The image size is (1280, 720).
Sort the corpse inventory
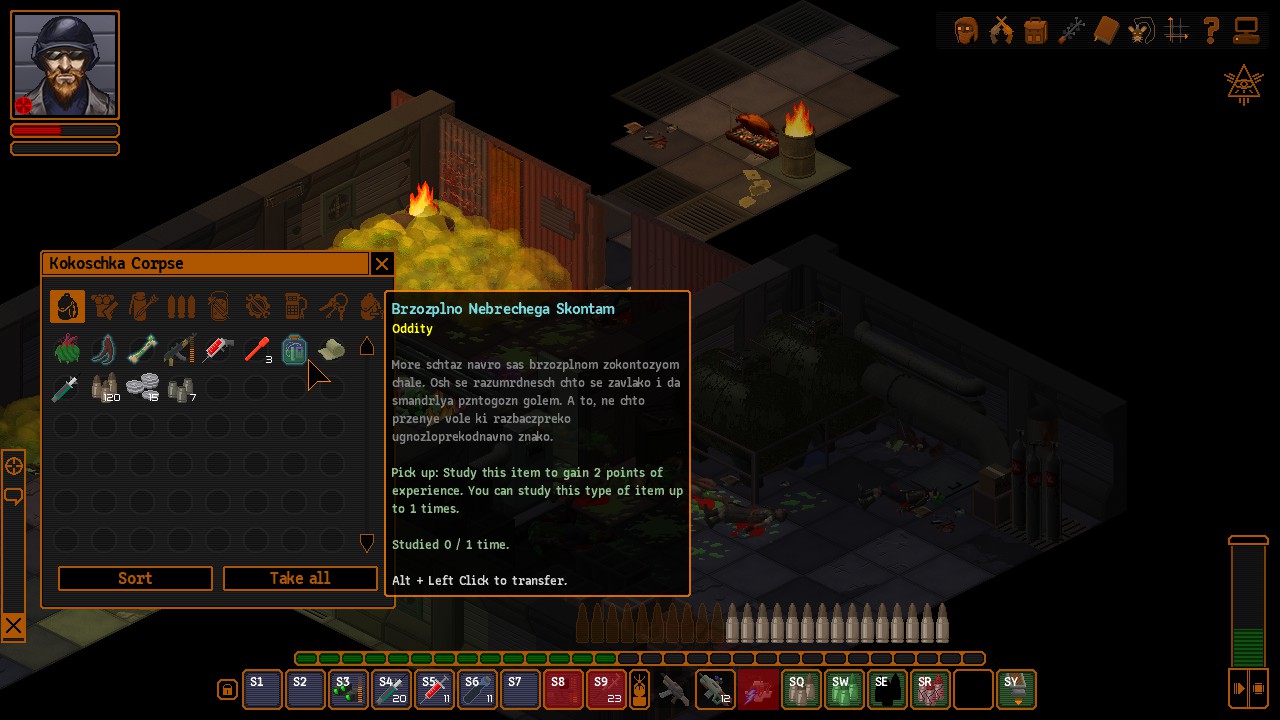tap(135, 578)
